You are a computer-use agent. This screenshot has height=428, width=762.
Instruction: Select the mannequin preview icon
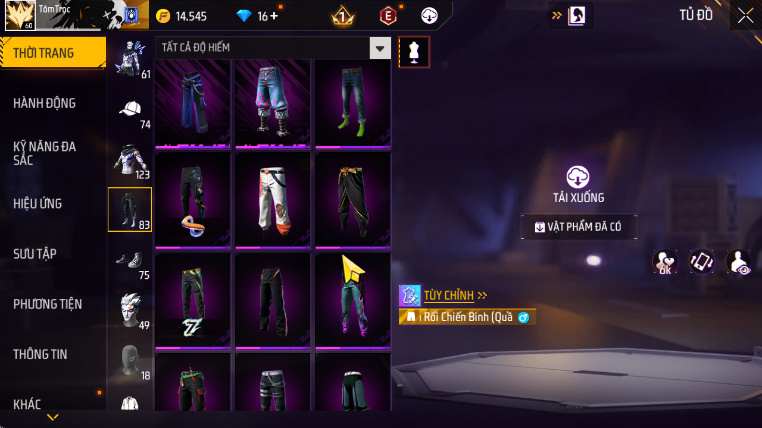click(x=414, y=52)
